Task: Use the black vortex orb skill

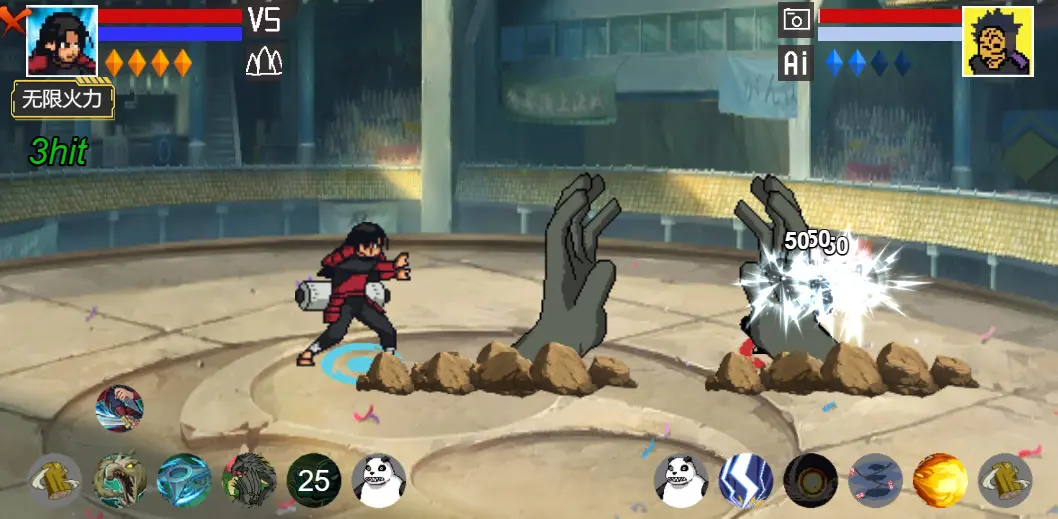Action: click(811, 481)
